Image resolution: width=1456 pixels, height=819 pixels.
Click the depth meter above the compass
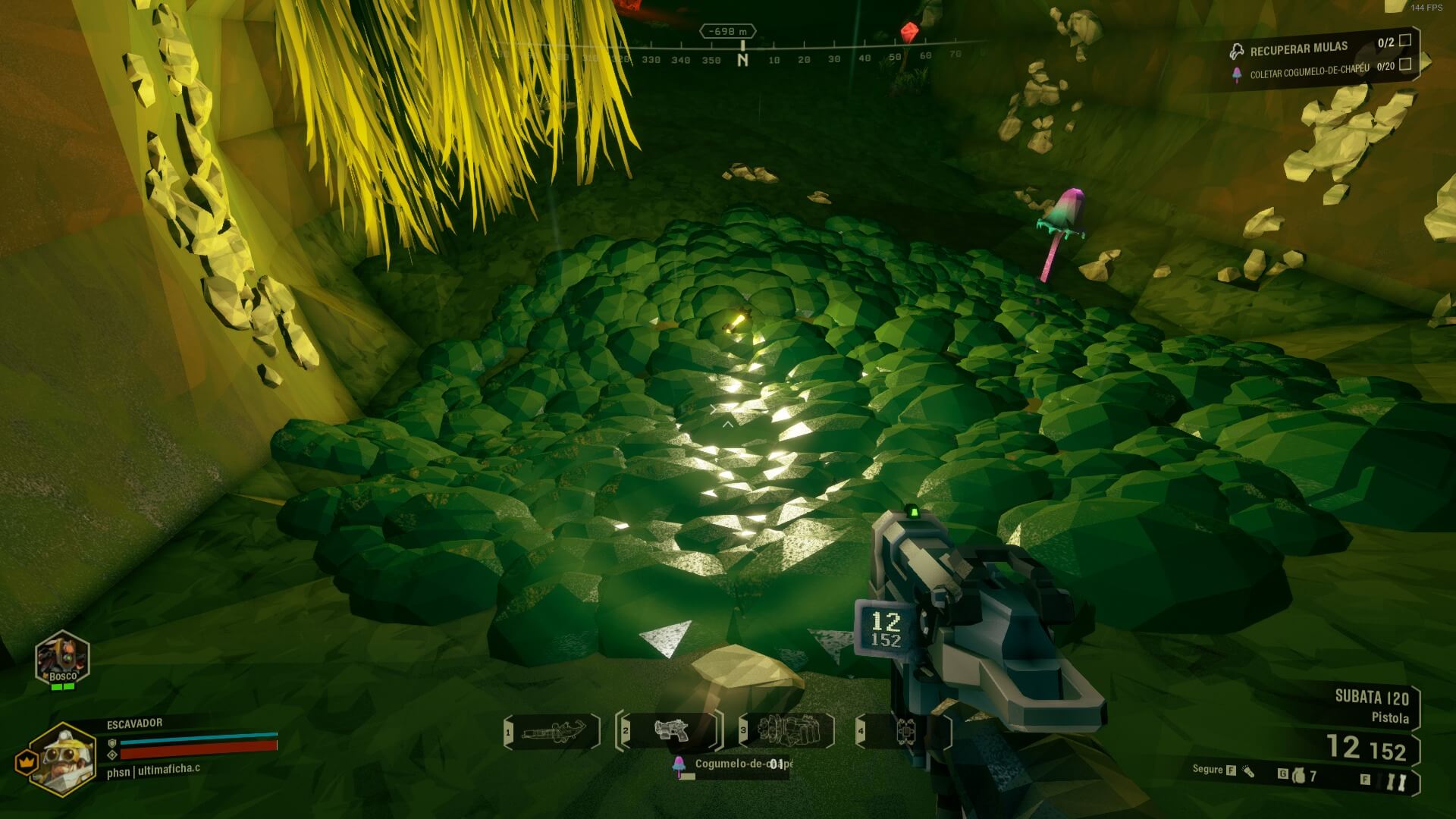point(726,31)
